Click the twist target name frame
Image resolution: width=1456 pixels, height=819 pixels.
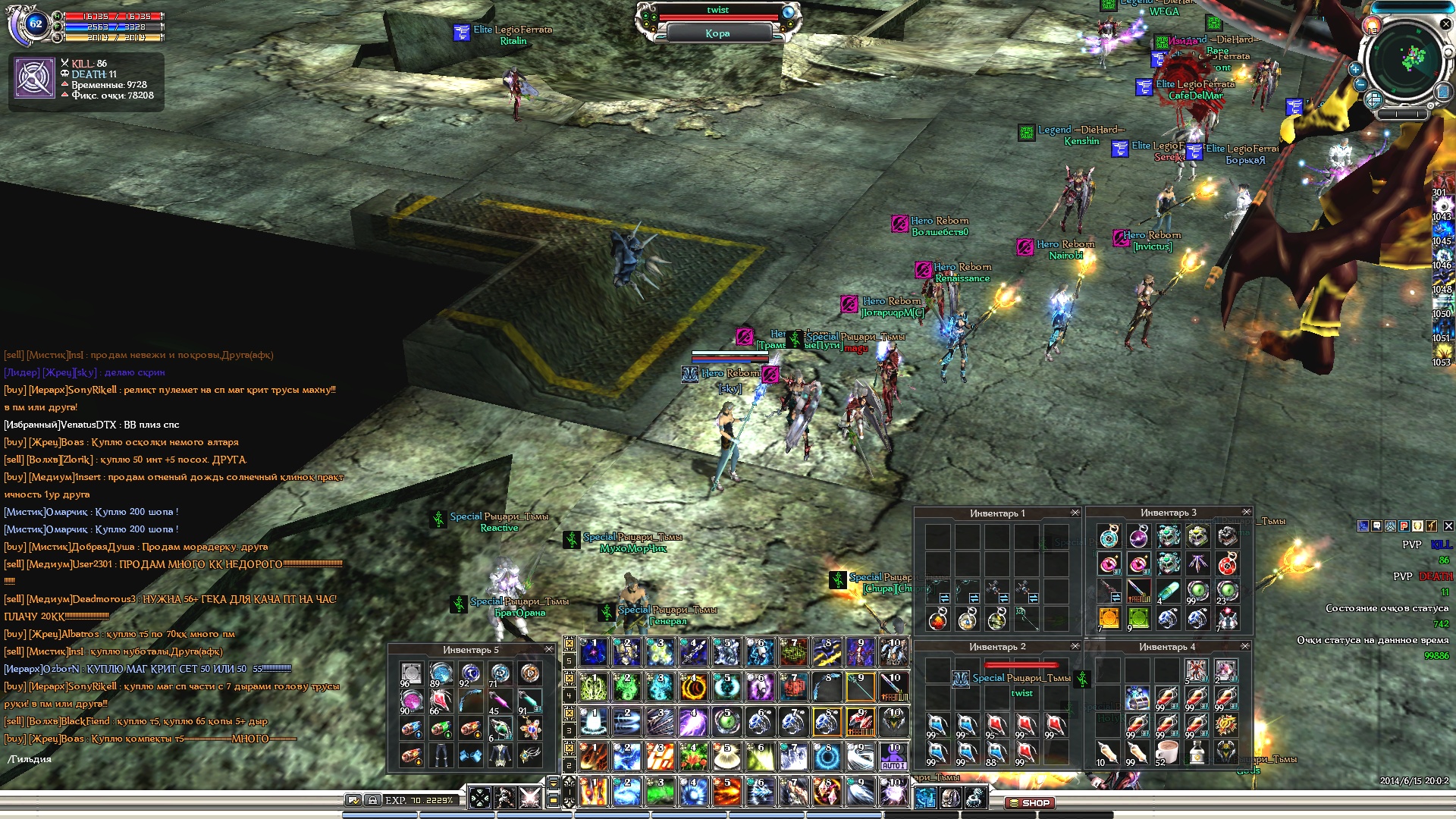717,11
